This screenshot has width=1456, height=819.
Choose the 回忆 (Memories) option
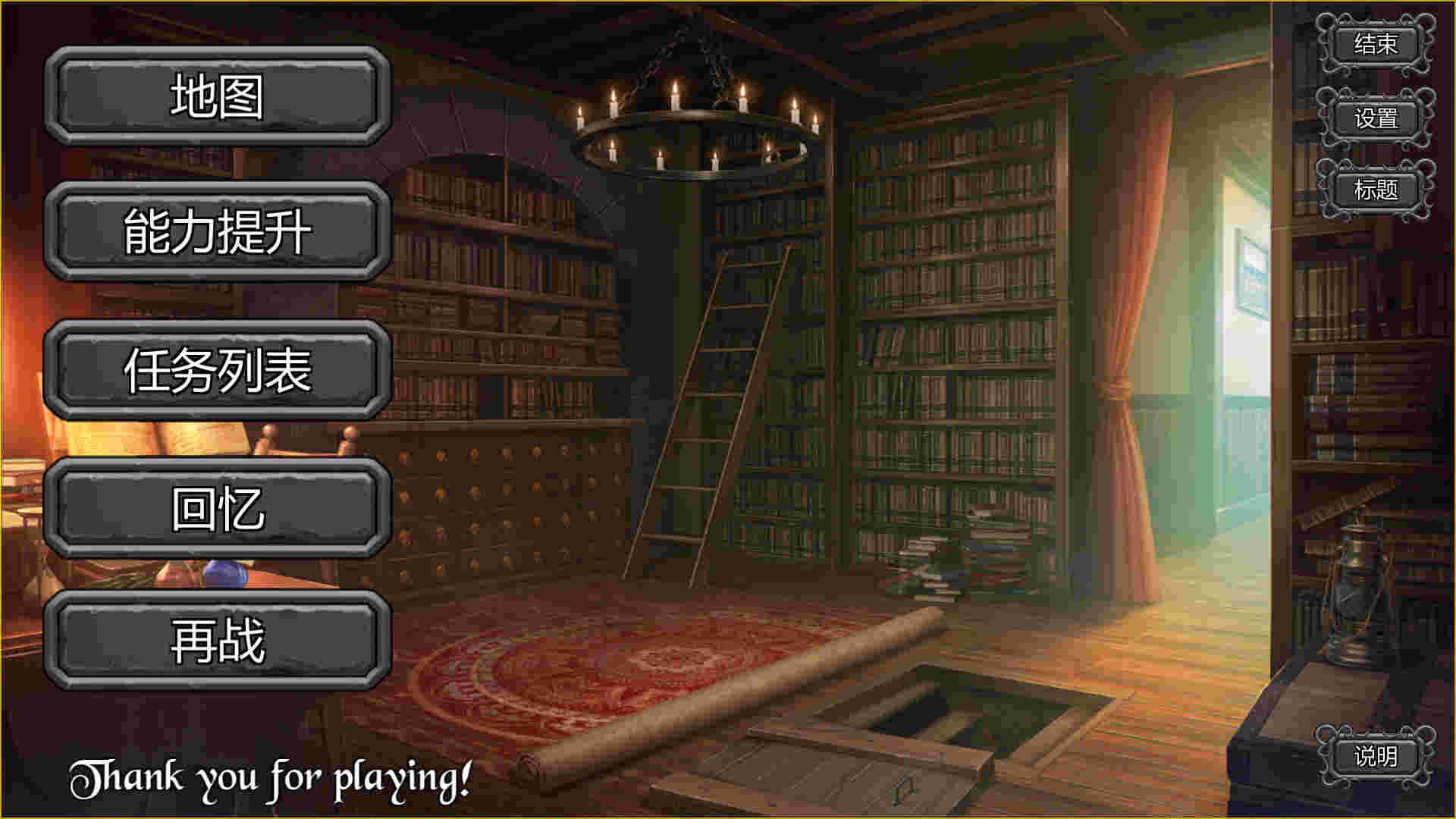click(218, 507)
